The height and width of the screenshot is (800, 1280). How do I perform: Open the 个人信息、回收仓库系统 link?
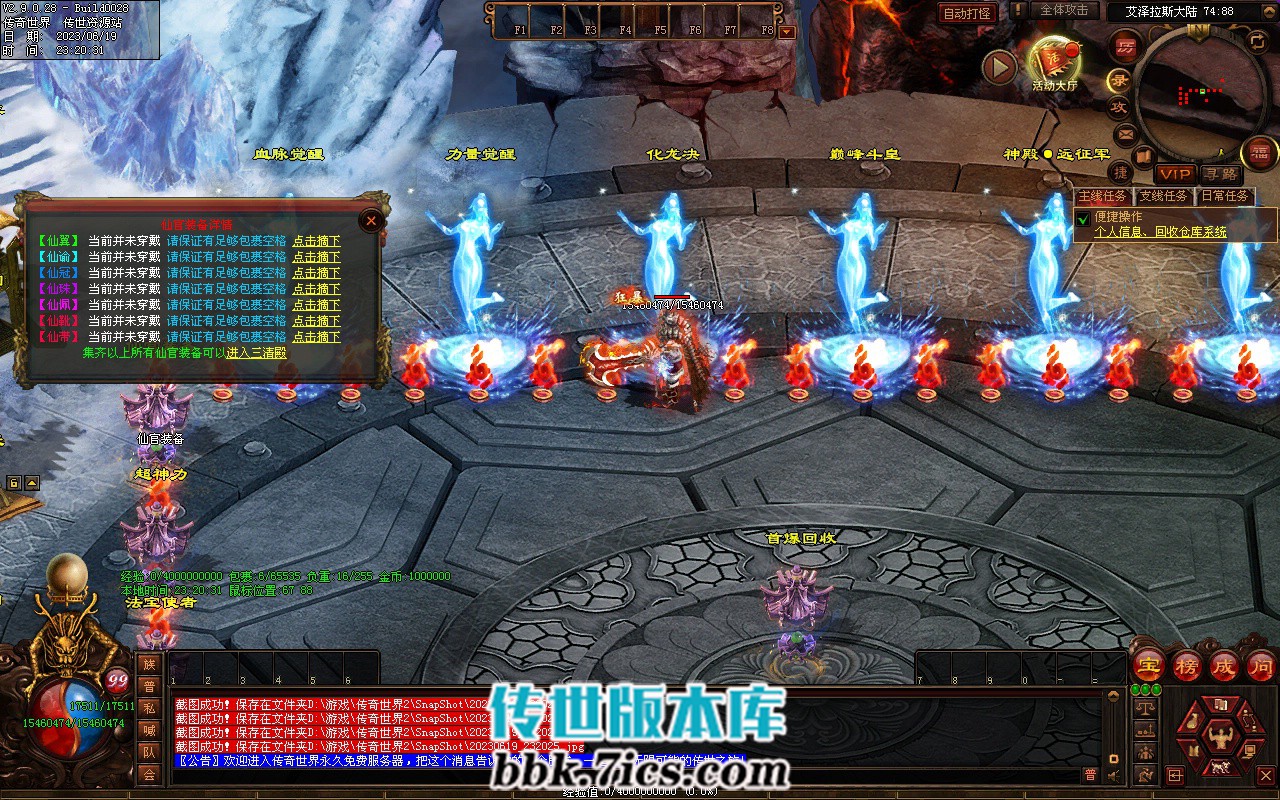pos(1160,232)
